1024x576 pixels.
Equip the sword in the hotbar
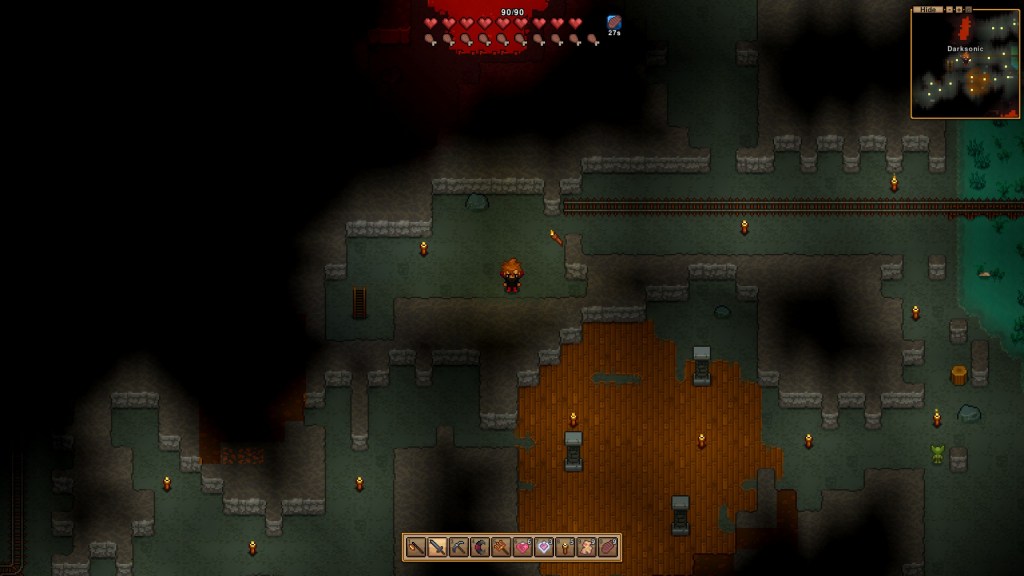click(x=437, y=547)
